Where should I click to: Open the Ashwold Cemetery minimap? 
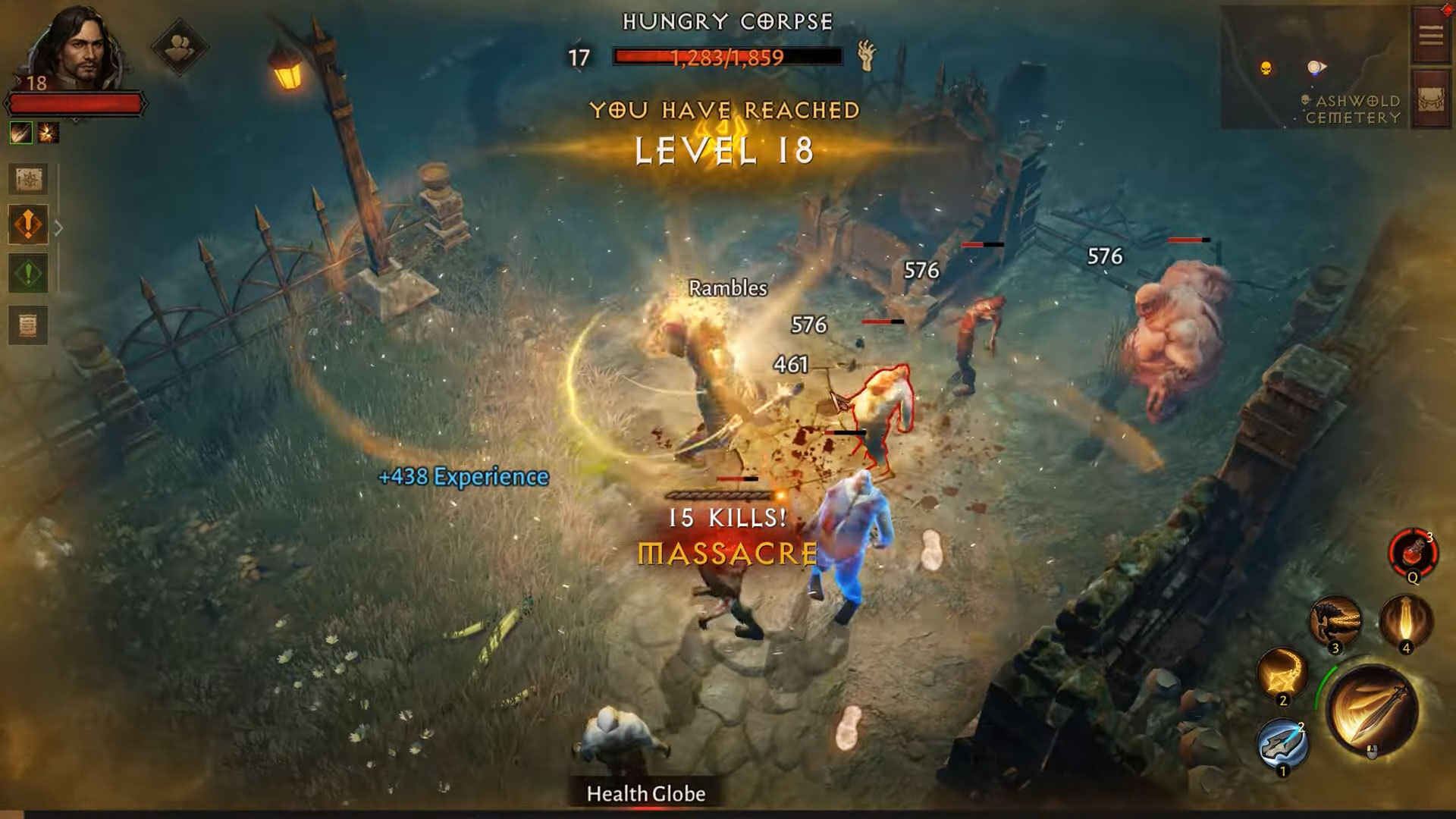click(1313, 68)
